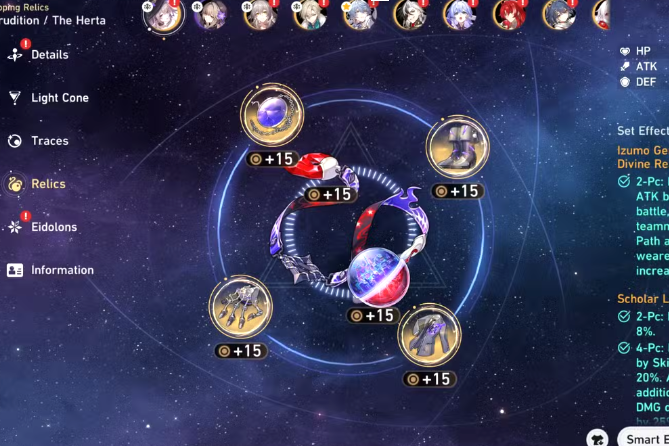Switch to the Traces page

49,141
